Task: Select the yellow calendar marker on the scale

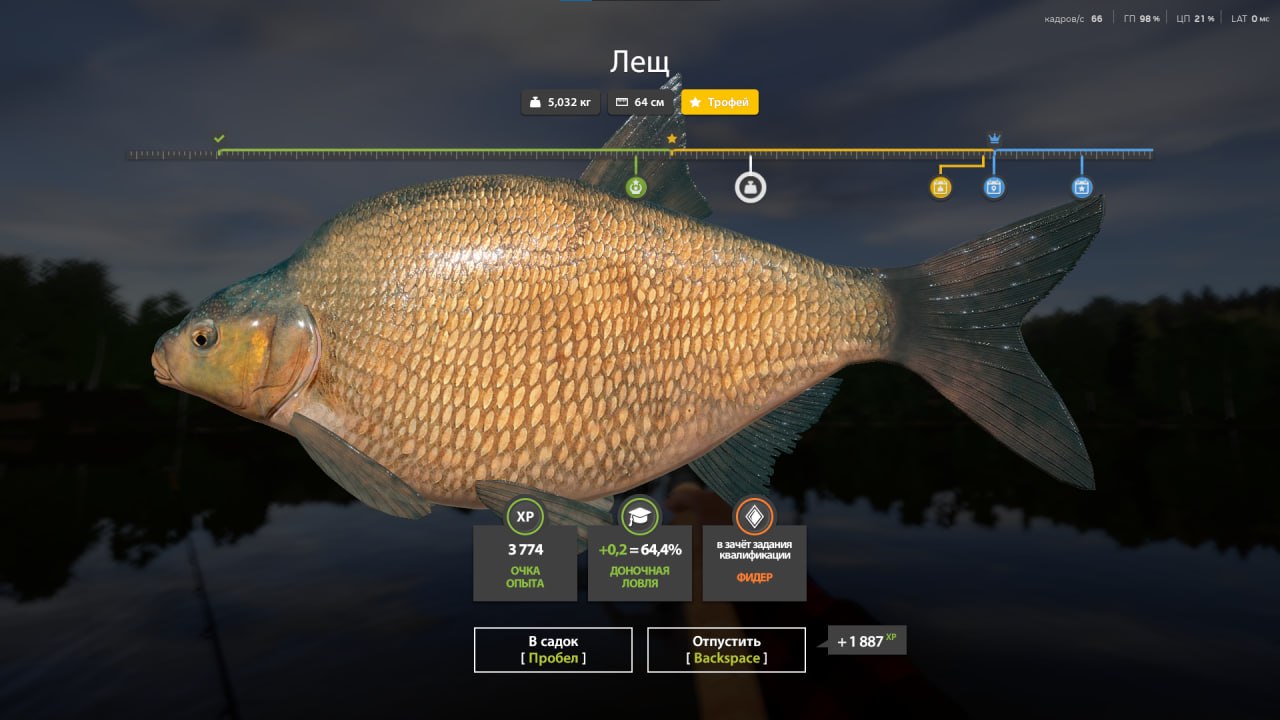Action: coord(940,187)
